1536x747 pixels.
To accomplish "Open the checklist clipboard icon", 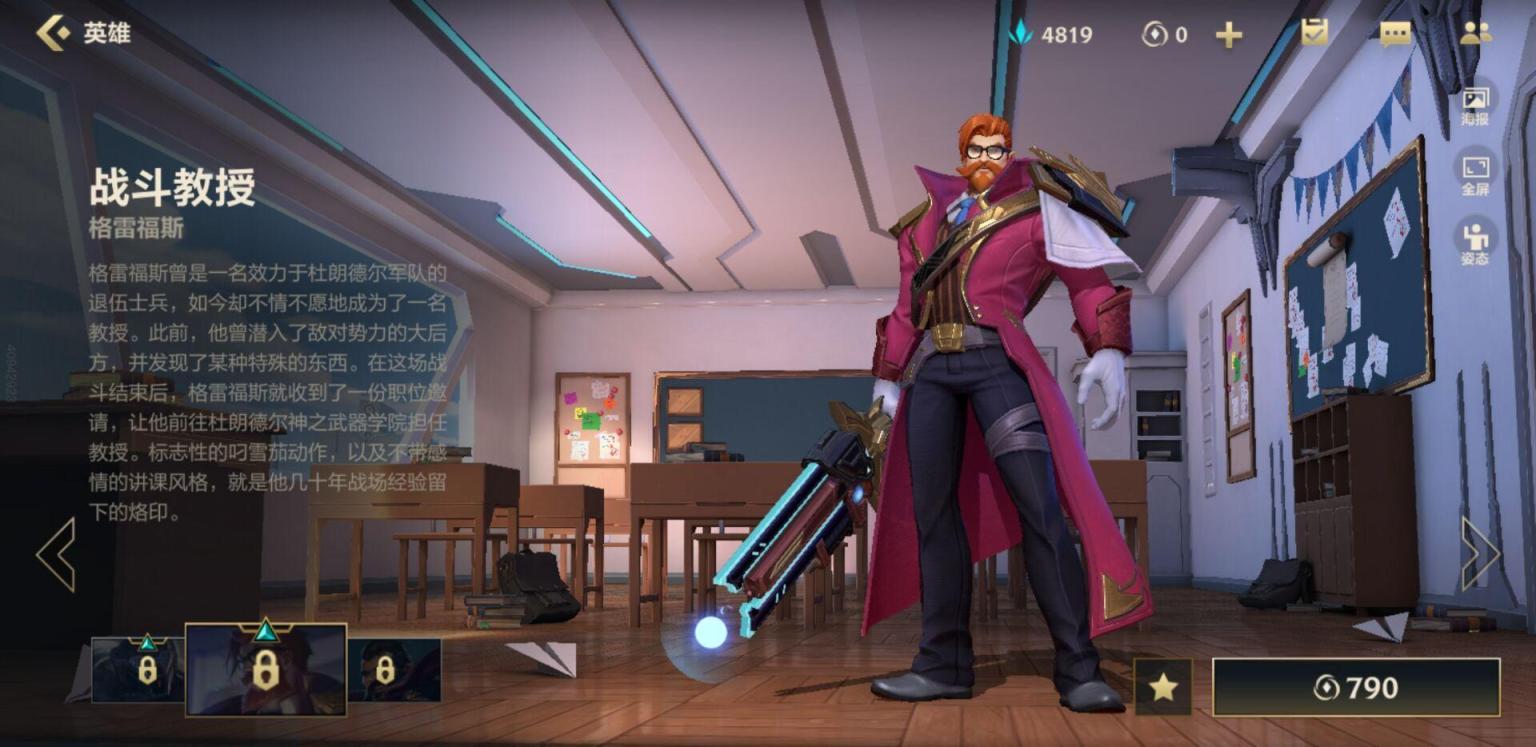I will (x=1314, y=33).
